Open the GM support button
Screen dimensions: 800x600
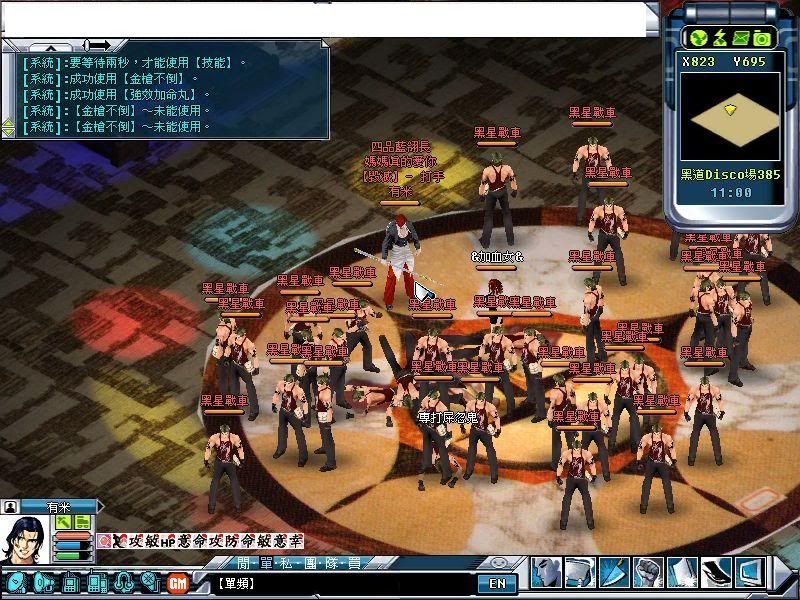click(179, 582)
